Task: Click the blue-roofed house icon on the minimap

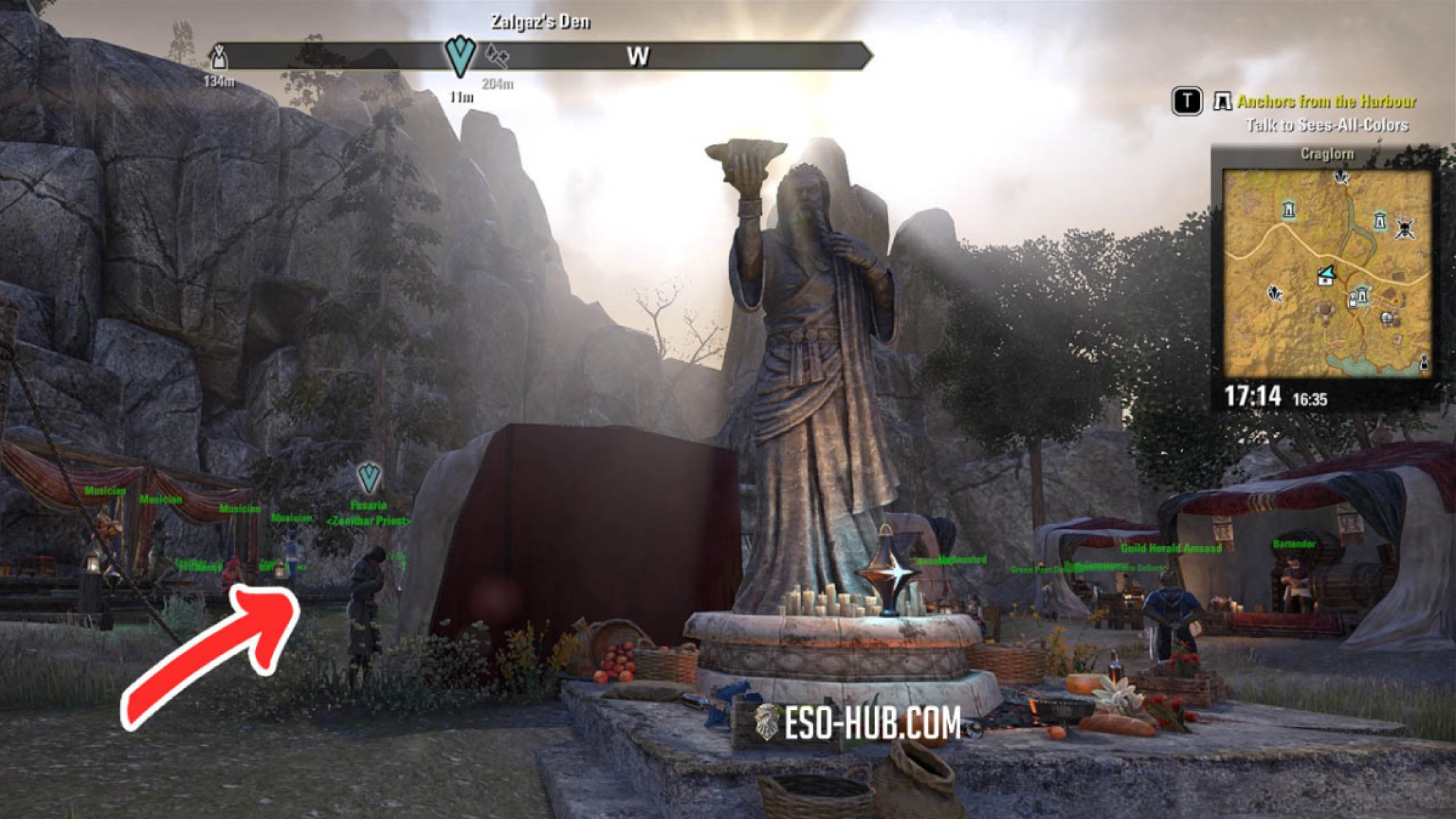Action: [1325, 276]
